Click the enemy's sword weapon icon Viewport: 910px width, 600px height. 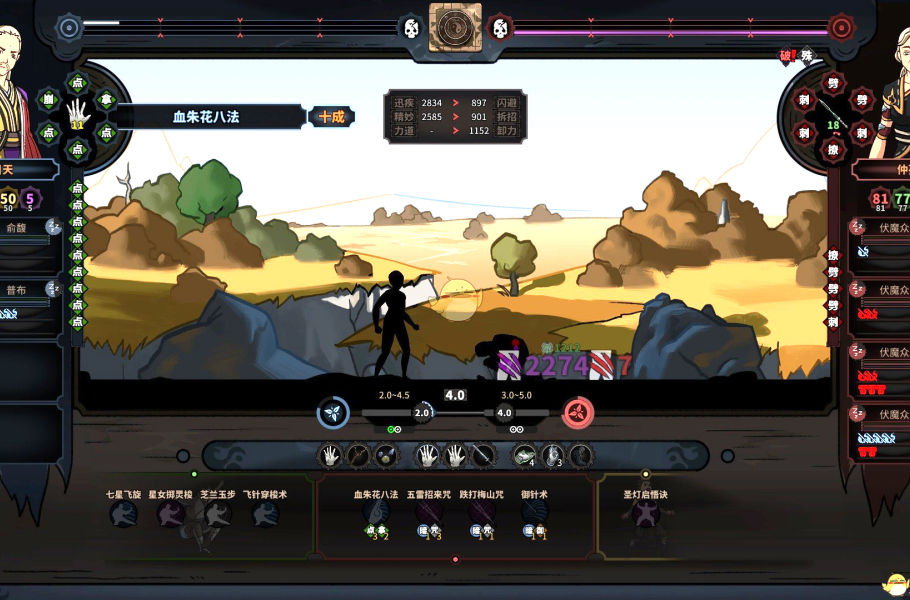coord(832,111)
